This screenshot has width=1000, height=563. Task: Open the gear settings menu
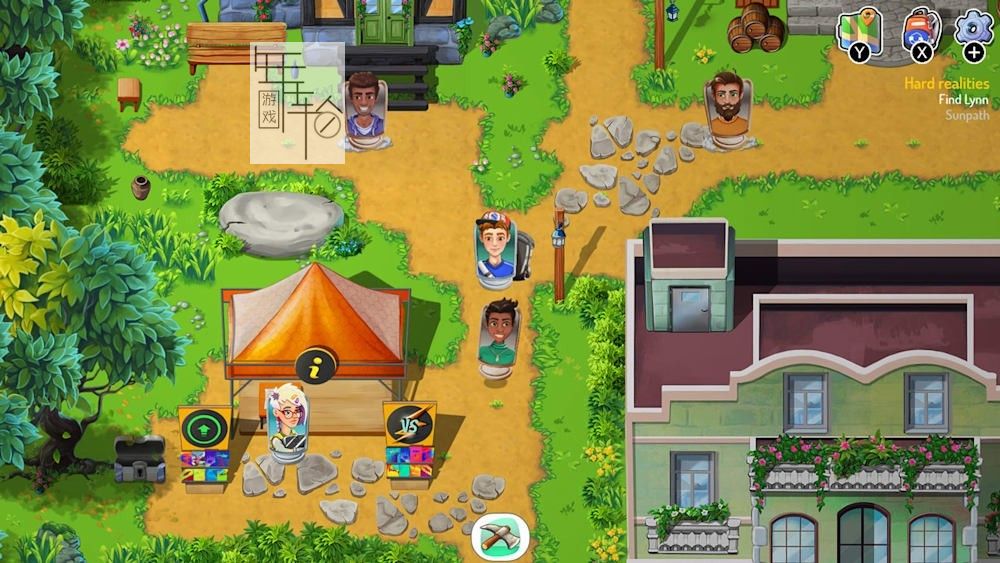click(x=972, y=28)
